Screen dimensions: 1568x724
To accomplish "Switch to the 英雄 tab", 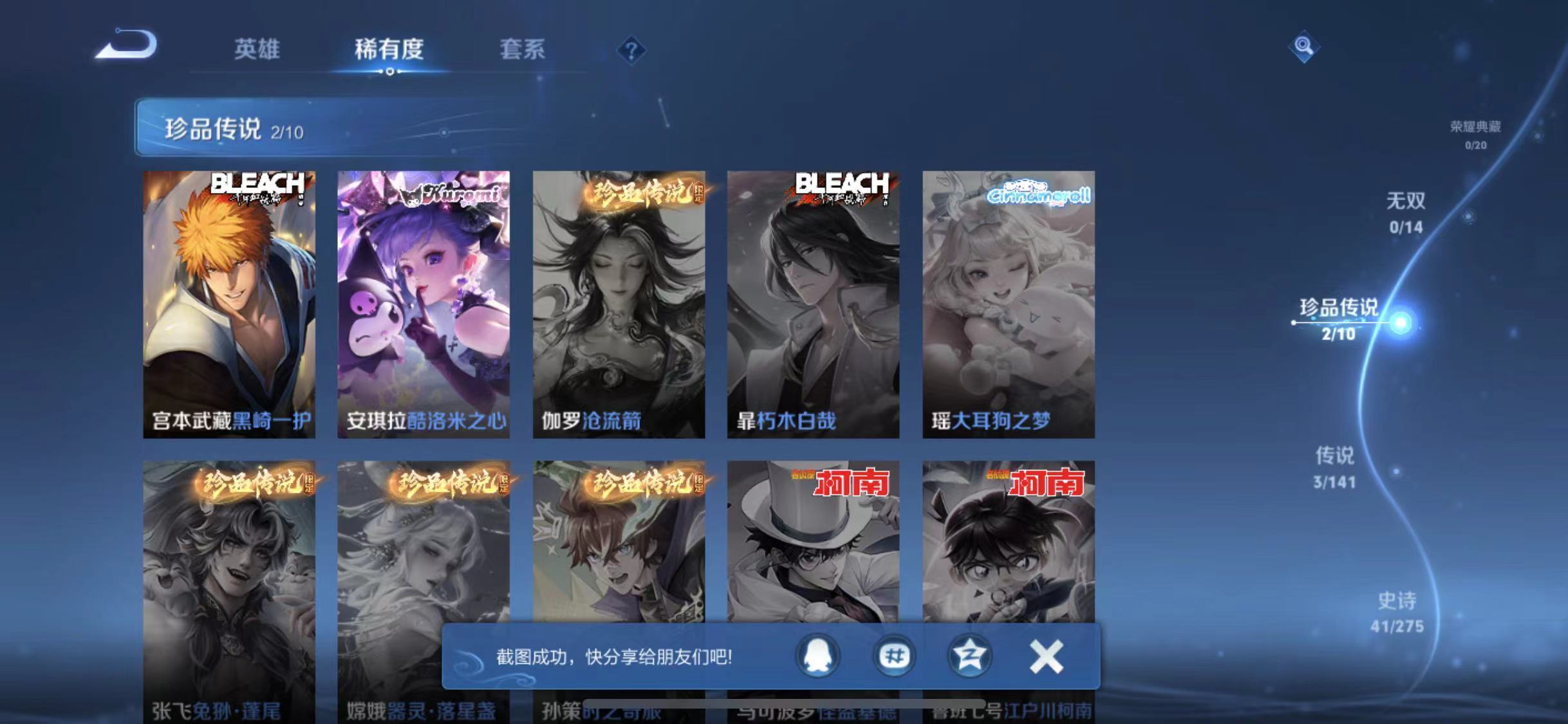I will click(x=257, y=50).
